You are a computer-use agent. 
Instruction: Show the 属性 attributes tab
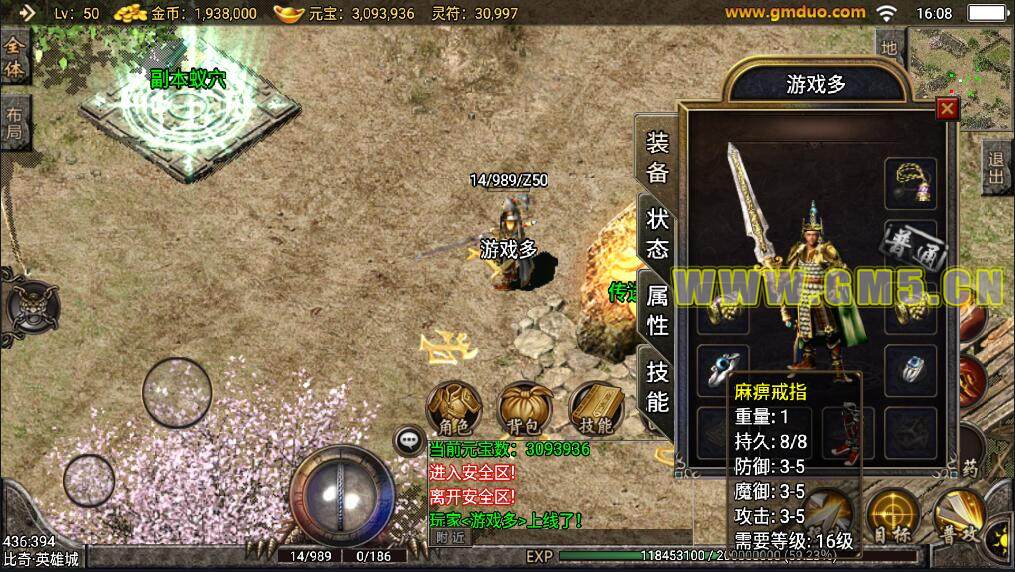coord(657,309)
